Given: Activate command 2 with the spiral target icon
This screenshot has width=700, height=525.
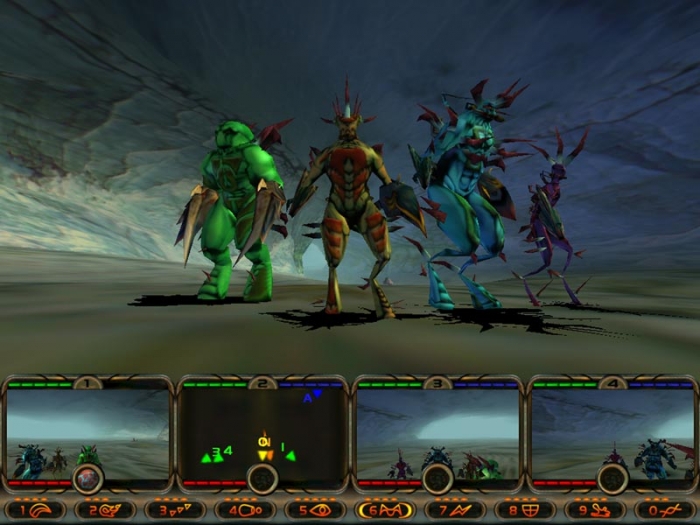Looking at the screenshot, I should 105,509.
